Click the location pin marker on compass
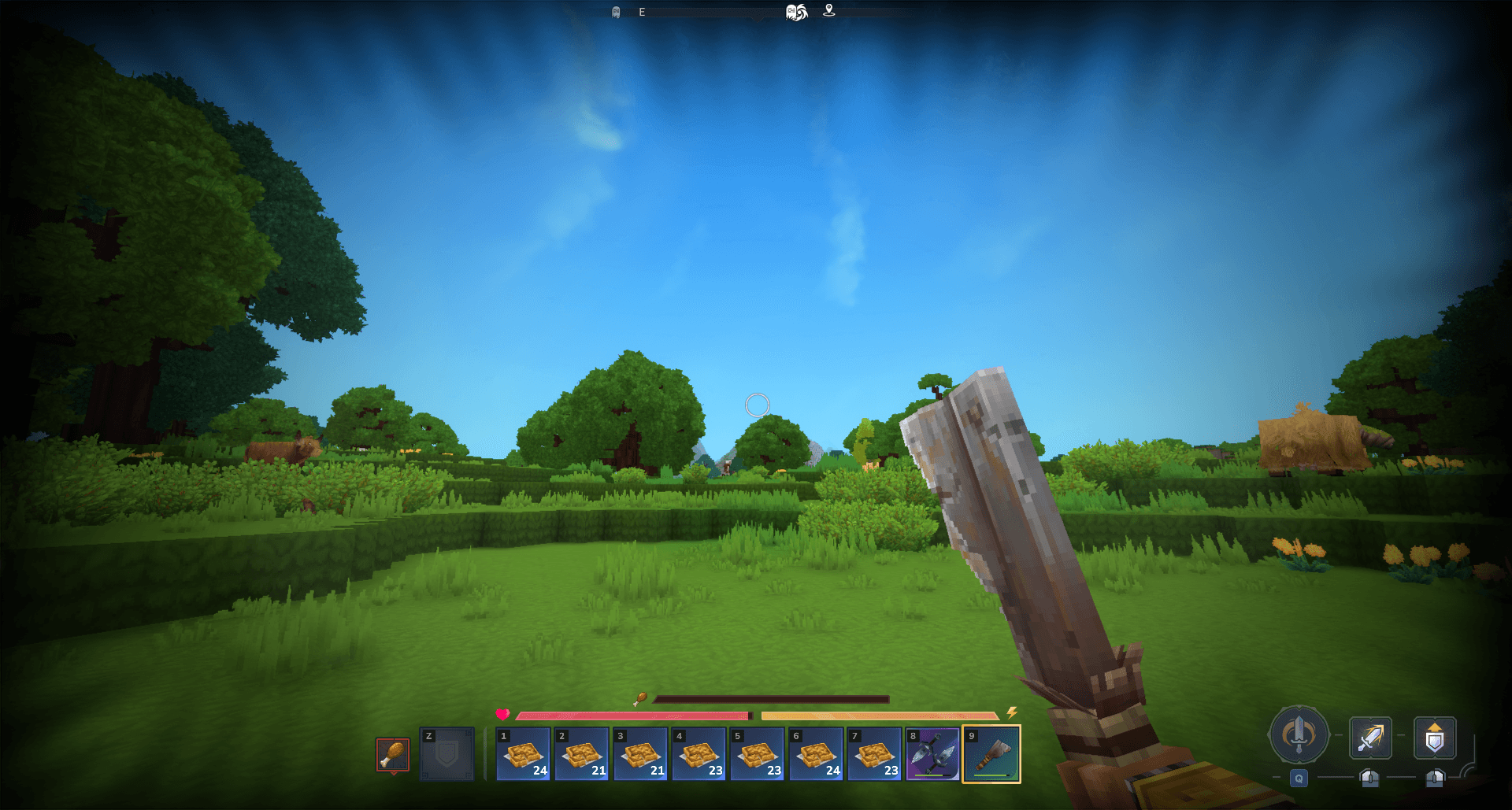 [828, 10]
